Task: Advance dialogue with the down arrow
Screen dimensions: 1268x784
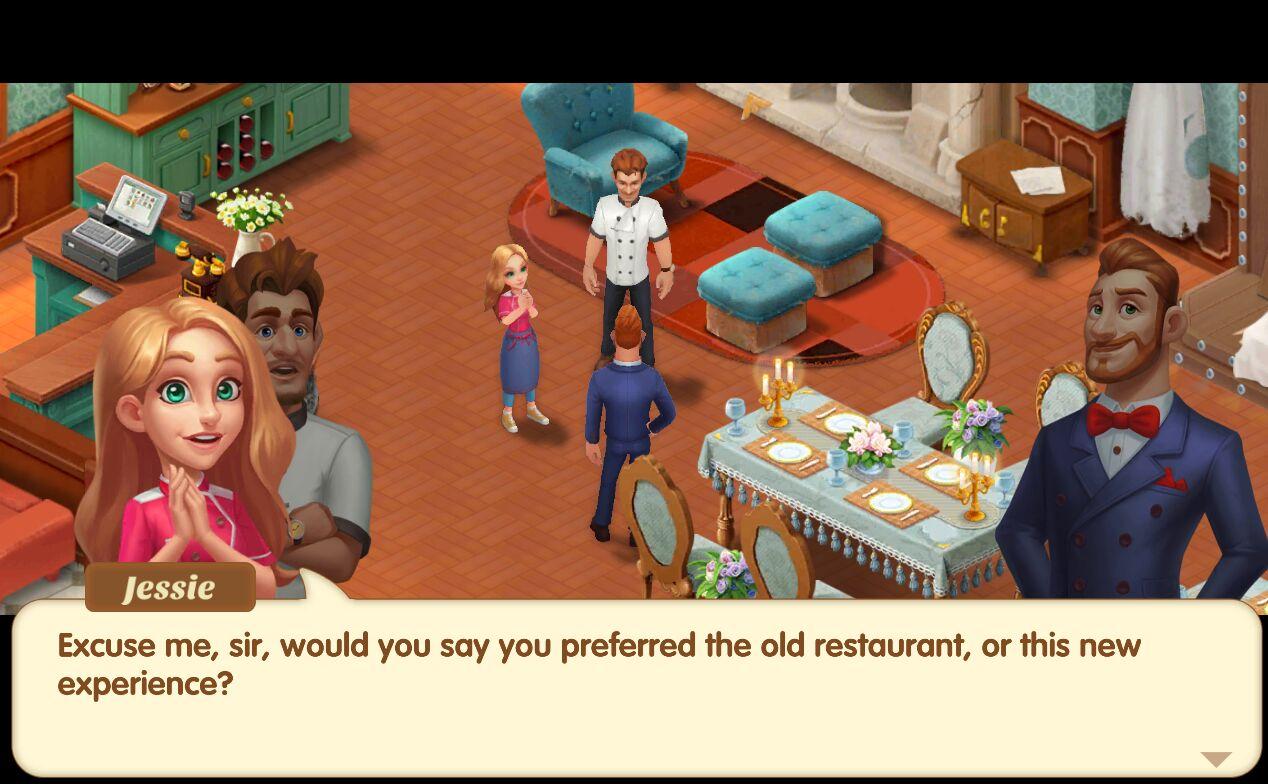Action: pos(1215,760)
